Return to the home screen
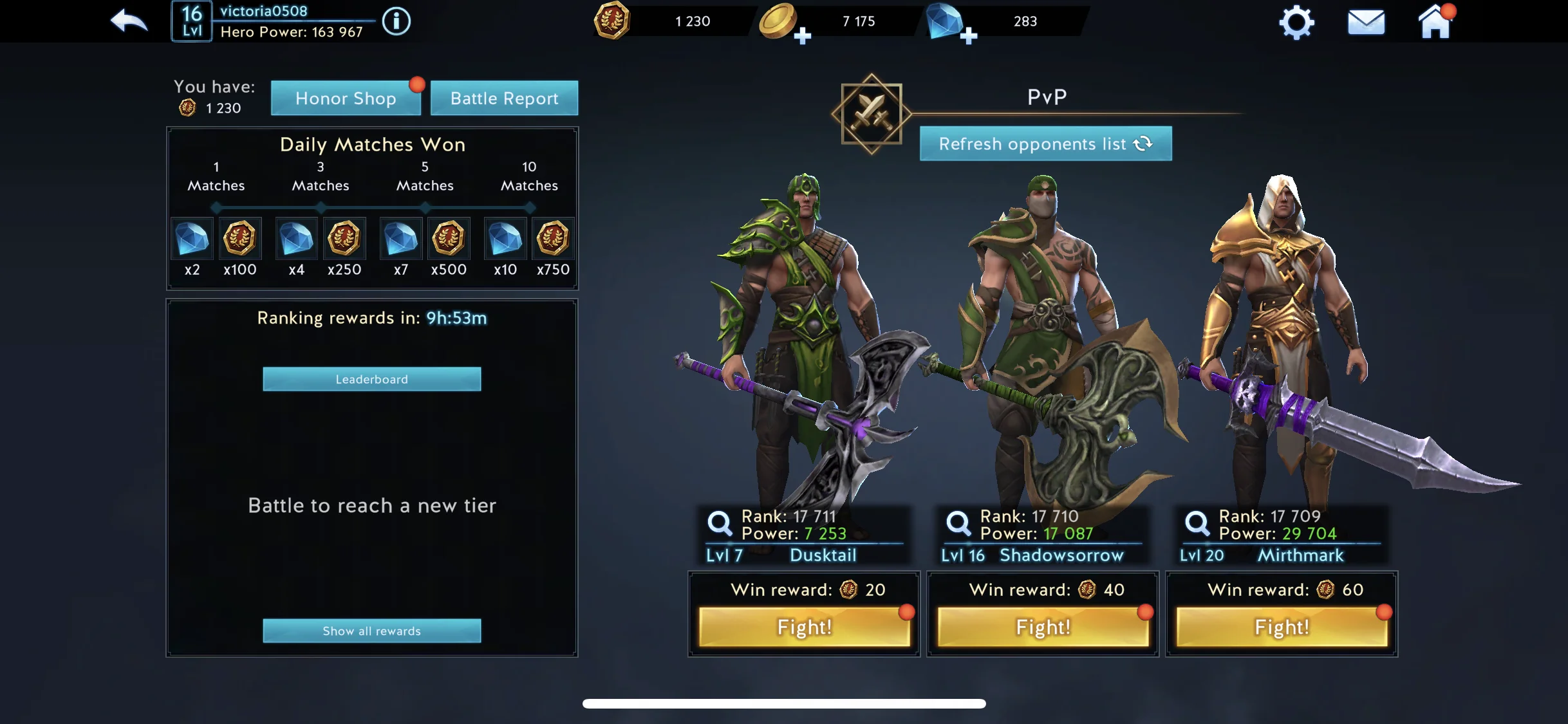The image size is (1568, 724). [1435, 23]
